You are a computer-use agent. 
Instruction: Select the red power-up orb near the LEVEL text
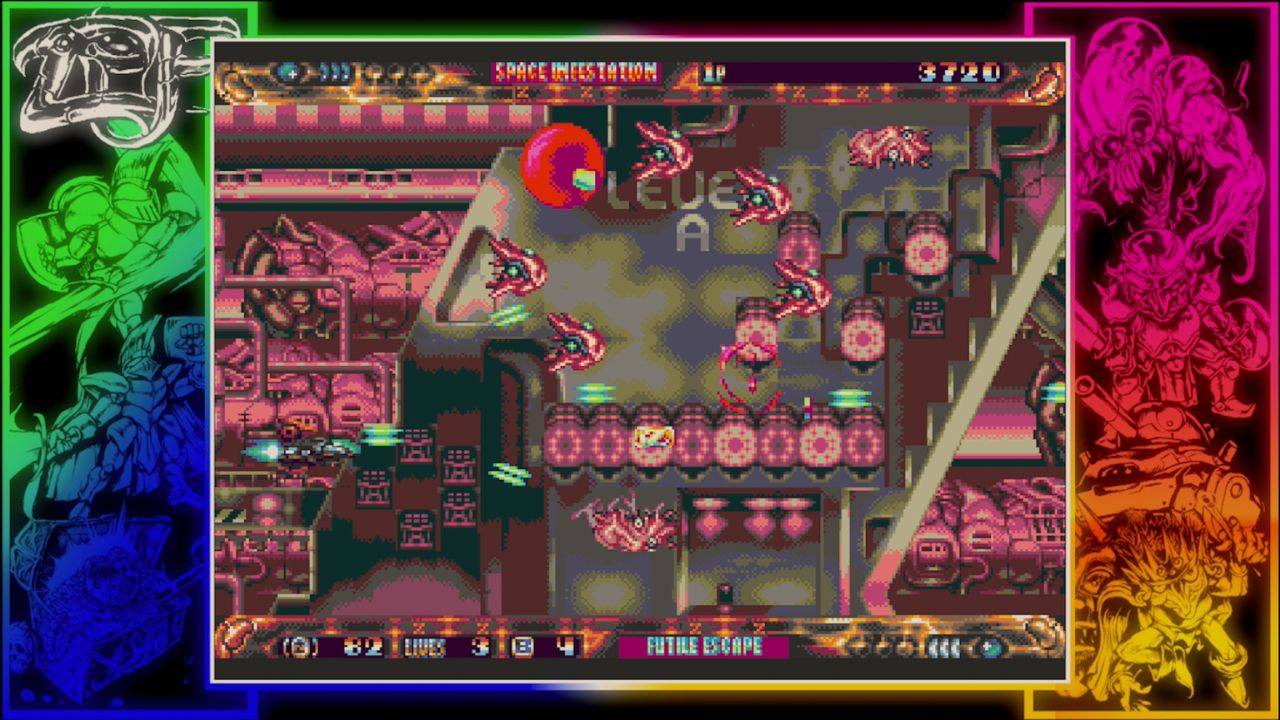[x=561, y=163]
